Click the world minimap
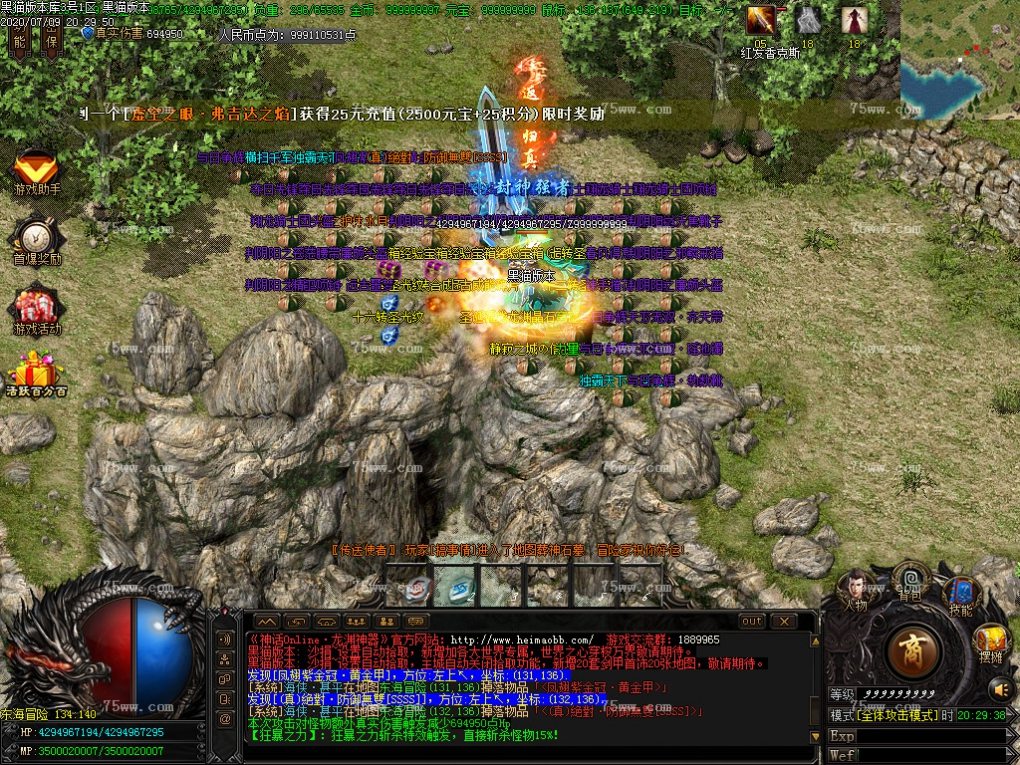 [x=958, y=60]
